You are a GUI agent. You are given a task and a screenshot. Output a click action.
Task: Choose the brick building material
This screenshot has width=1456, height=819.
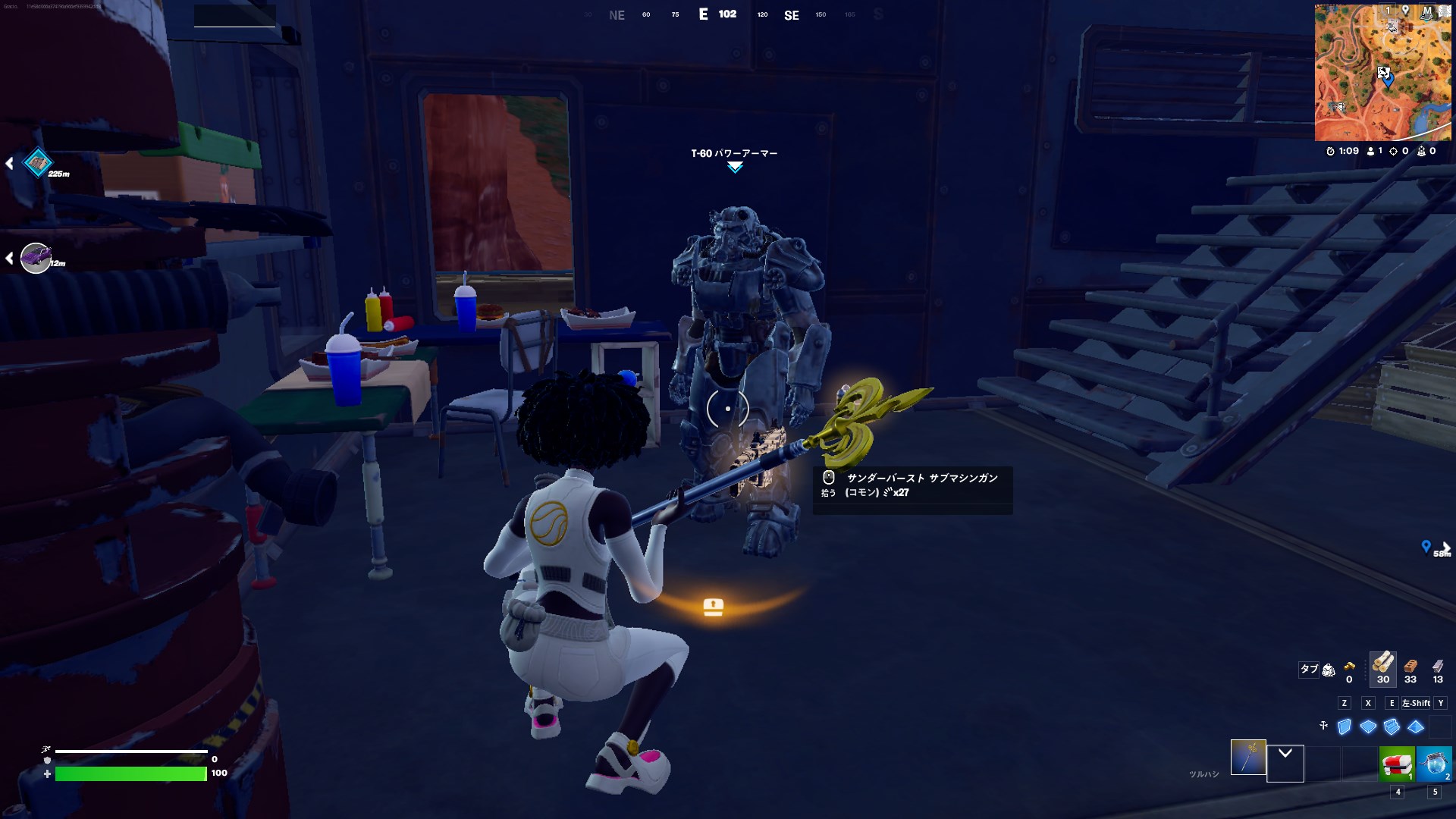click(x=1410, y=666)
